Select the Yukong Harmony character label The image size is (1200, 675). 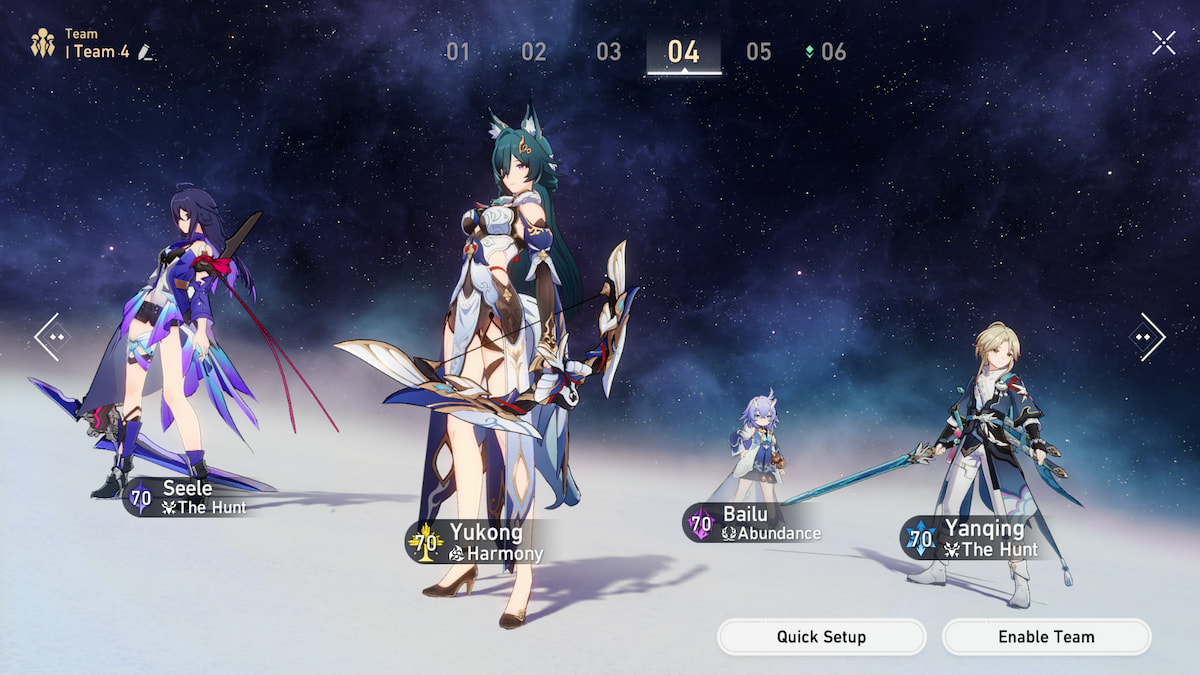479,542
